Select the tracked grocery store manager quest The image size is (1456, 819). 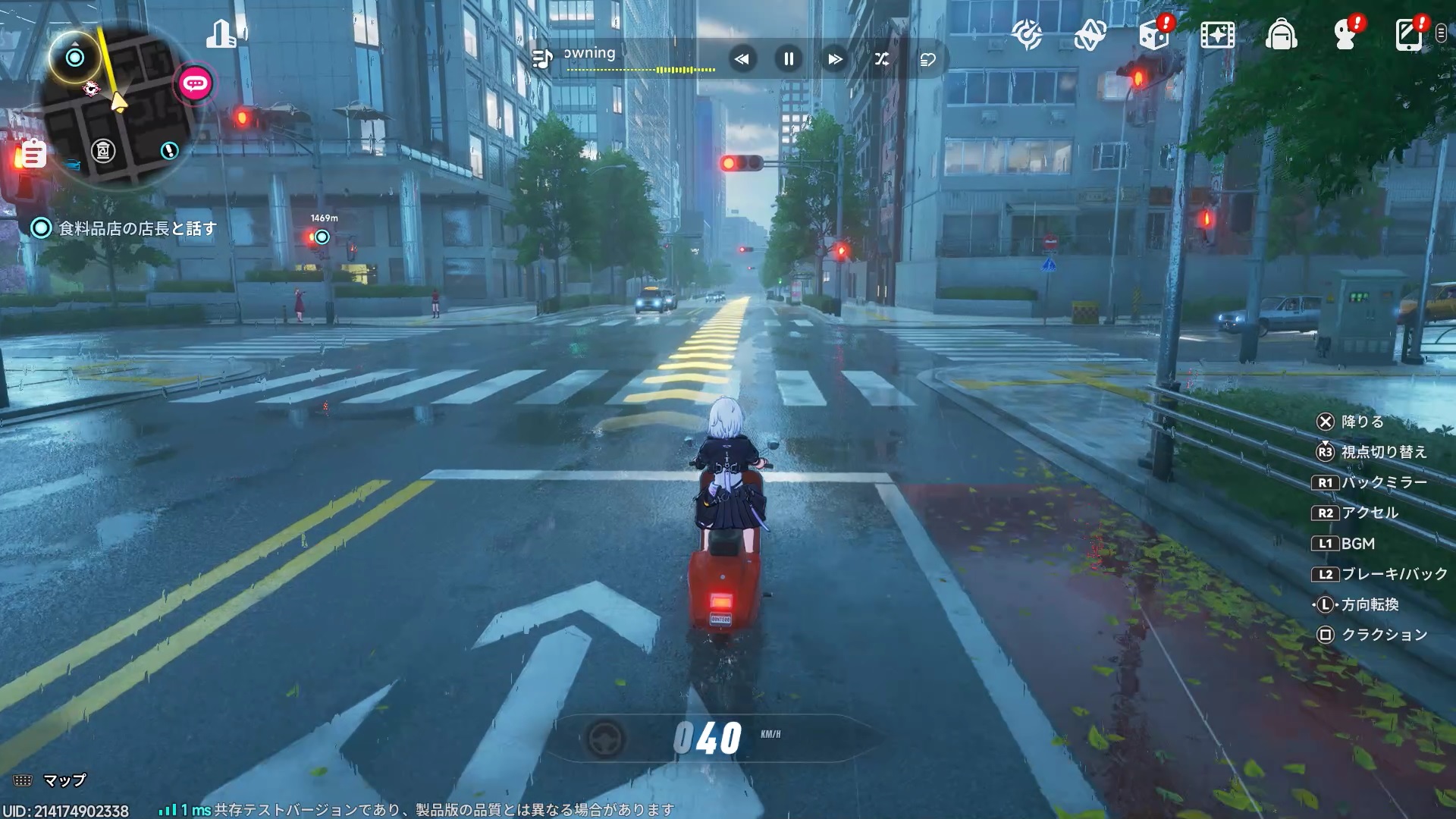tap(136, 228)
